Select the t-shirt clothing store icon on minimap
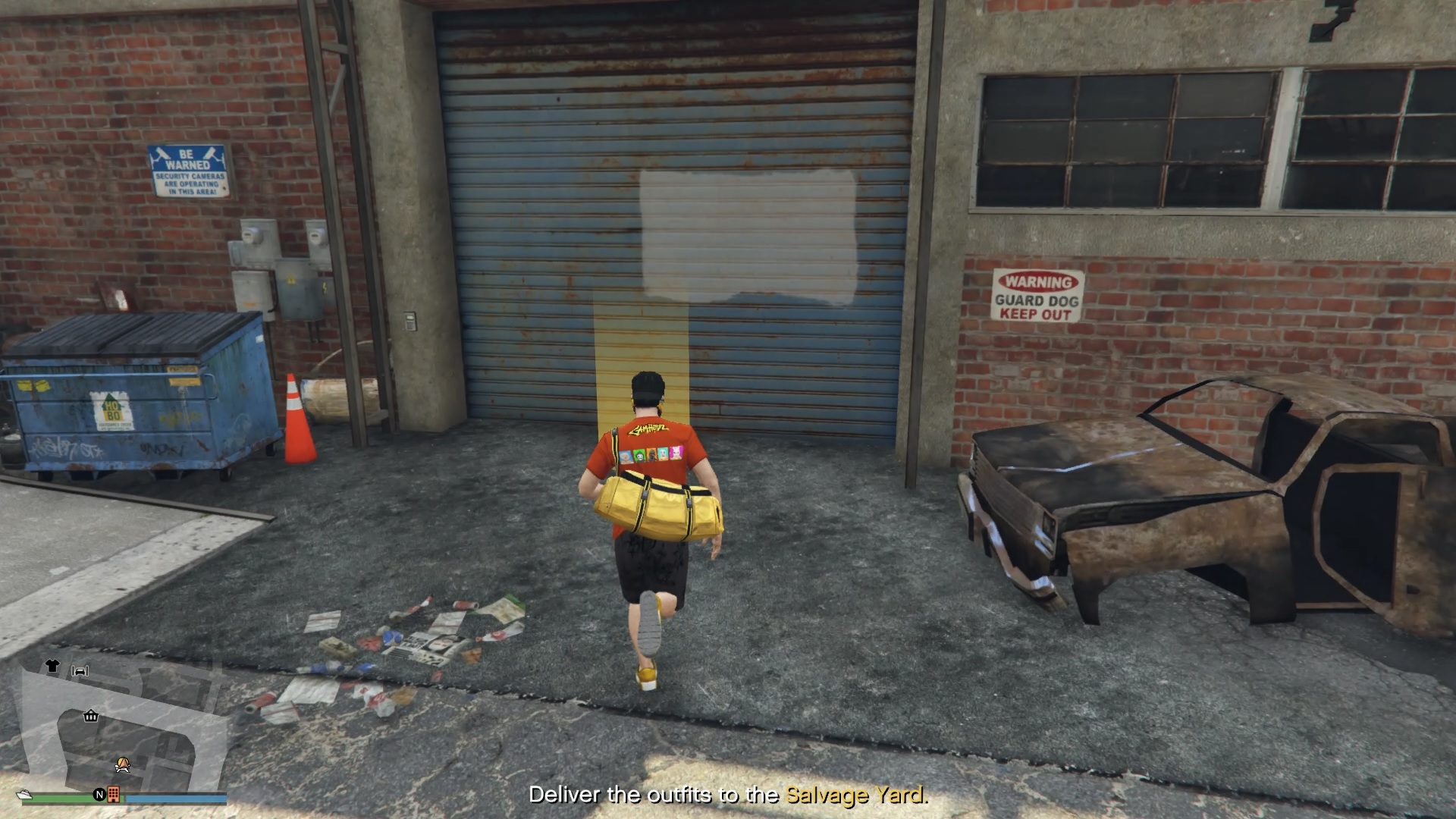The width and height of the screenshot is (1456, 819). (x=52, y=666)
